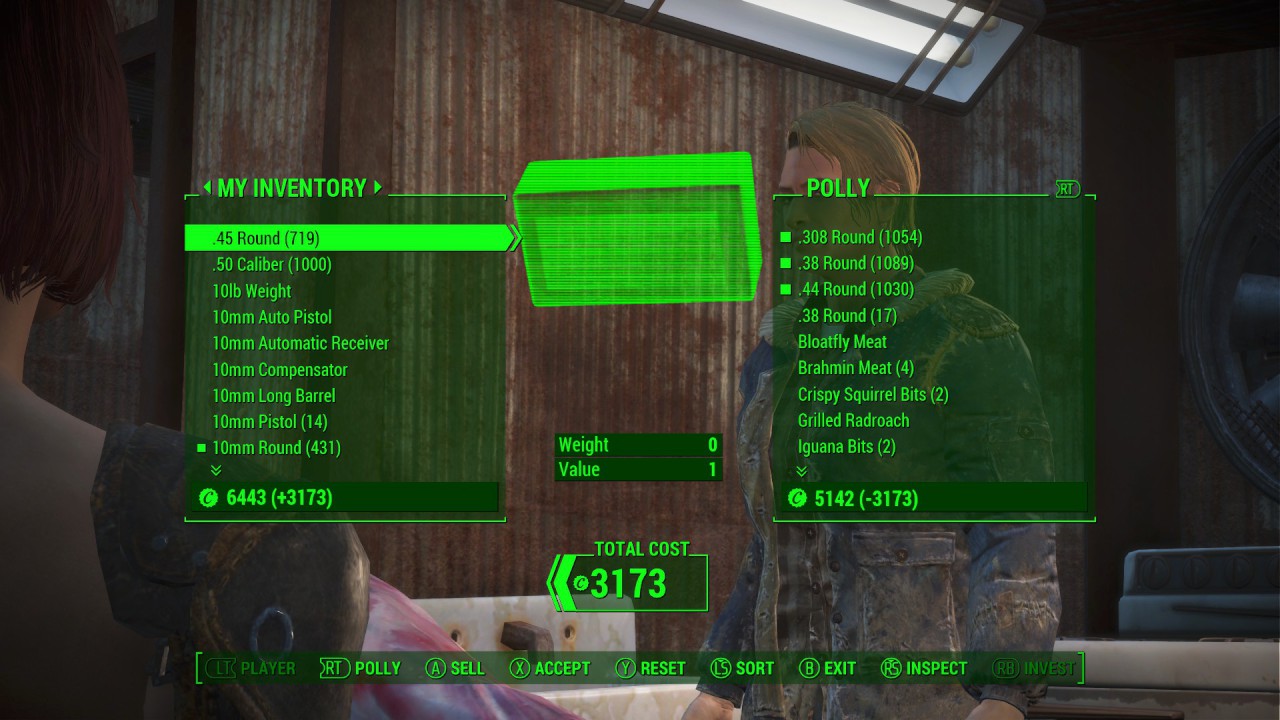Image resolution: width=1280 pixels, height=720 pixels.
Task: Click the left arrow on MY INVENTORY header
Action: pos(207,188)
